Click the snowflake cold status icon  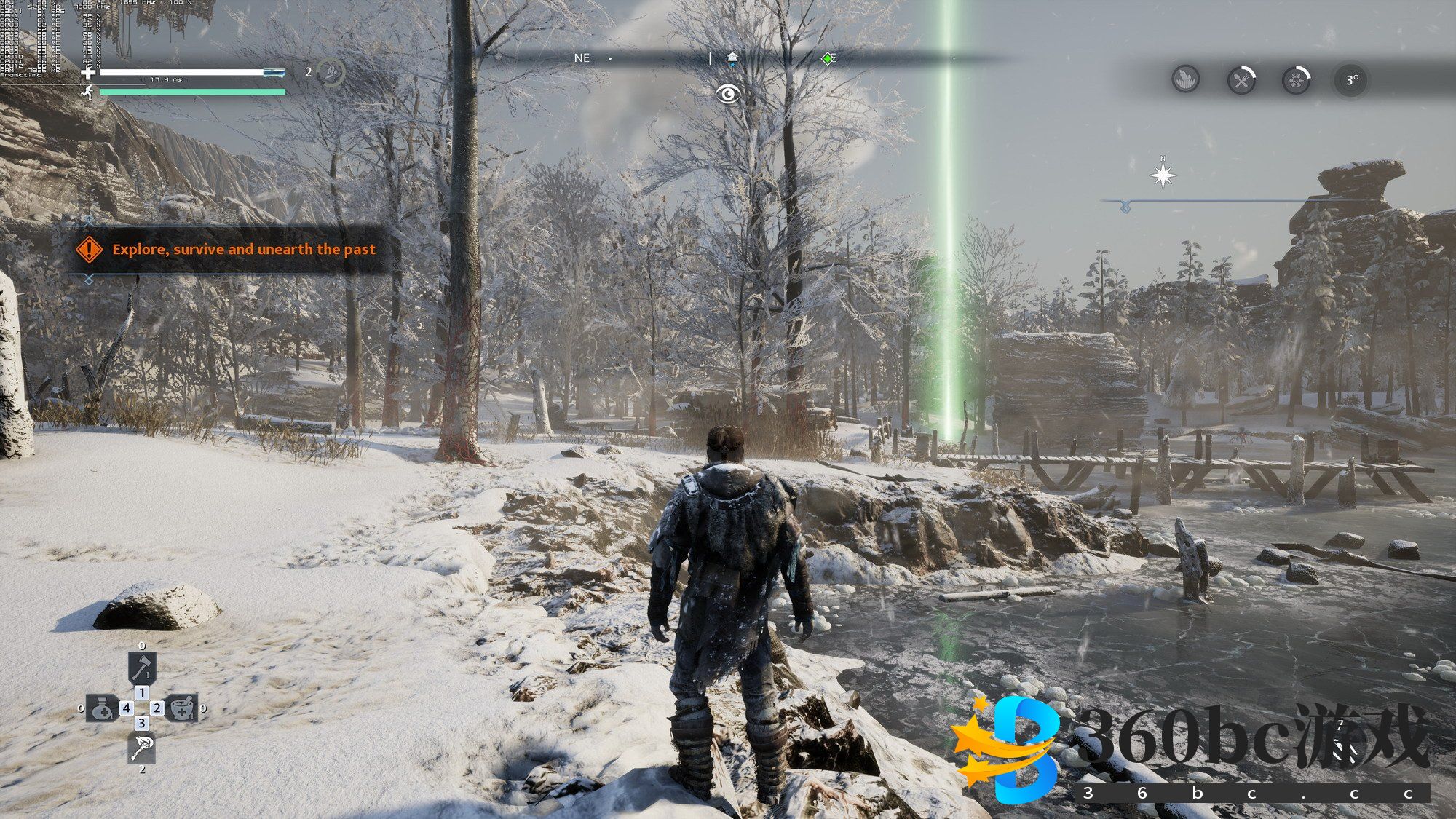point(1296,79)
